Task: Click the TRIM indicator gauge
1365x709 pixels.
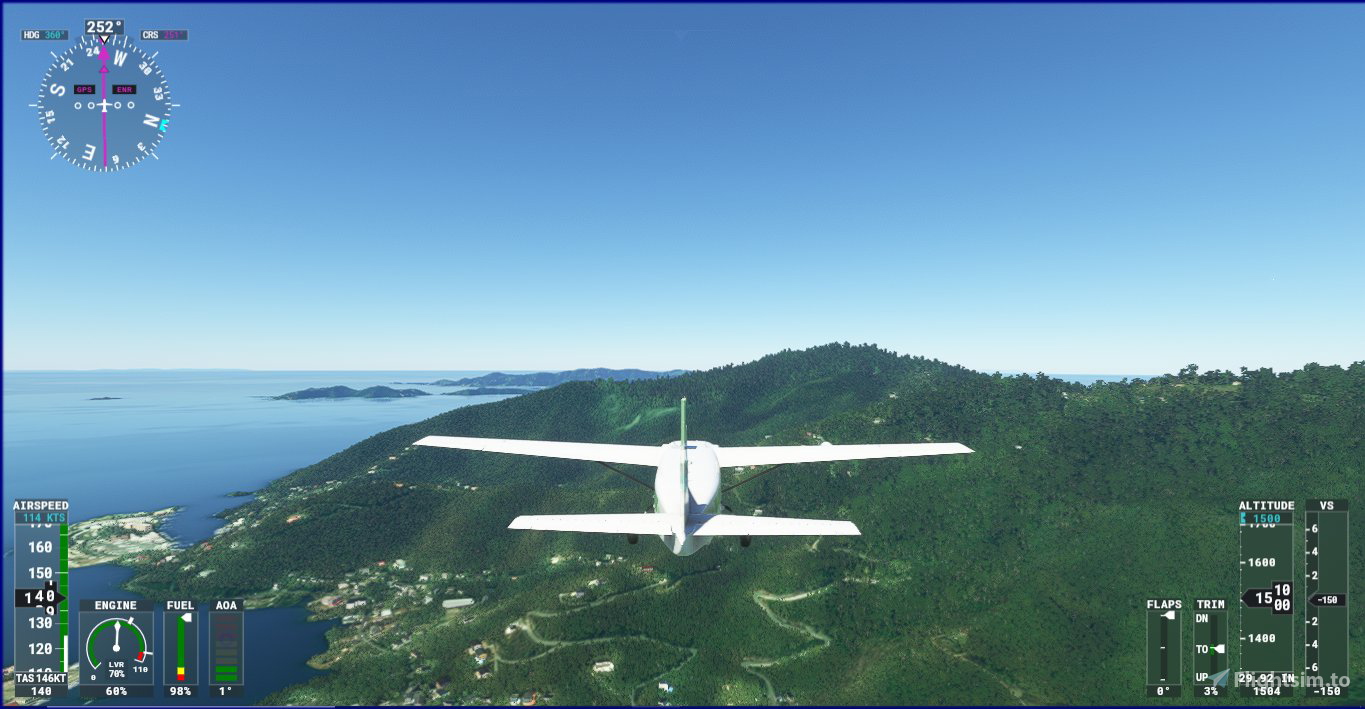Action: (x=1210, y=646)
